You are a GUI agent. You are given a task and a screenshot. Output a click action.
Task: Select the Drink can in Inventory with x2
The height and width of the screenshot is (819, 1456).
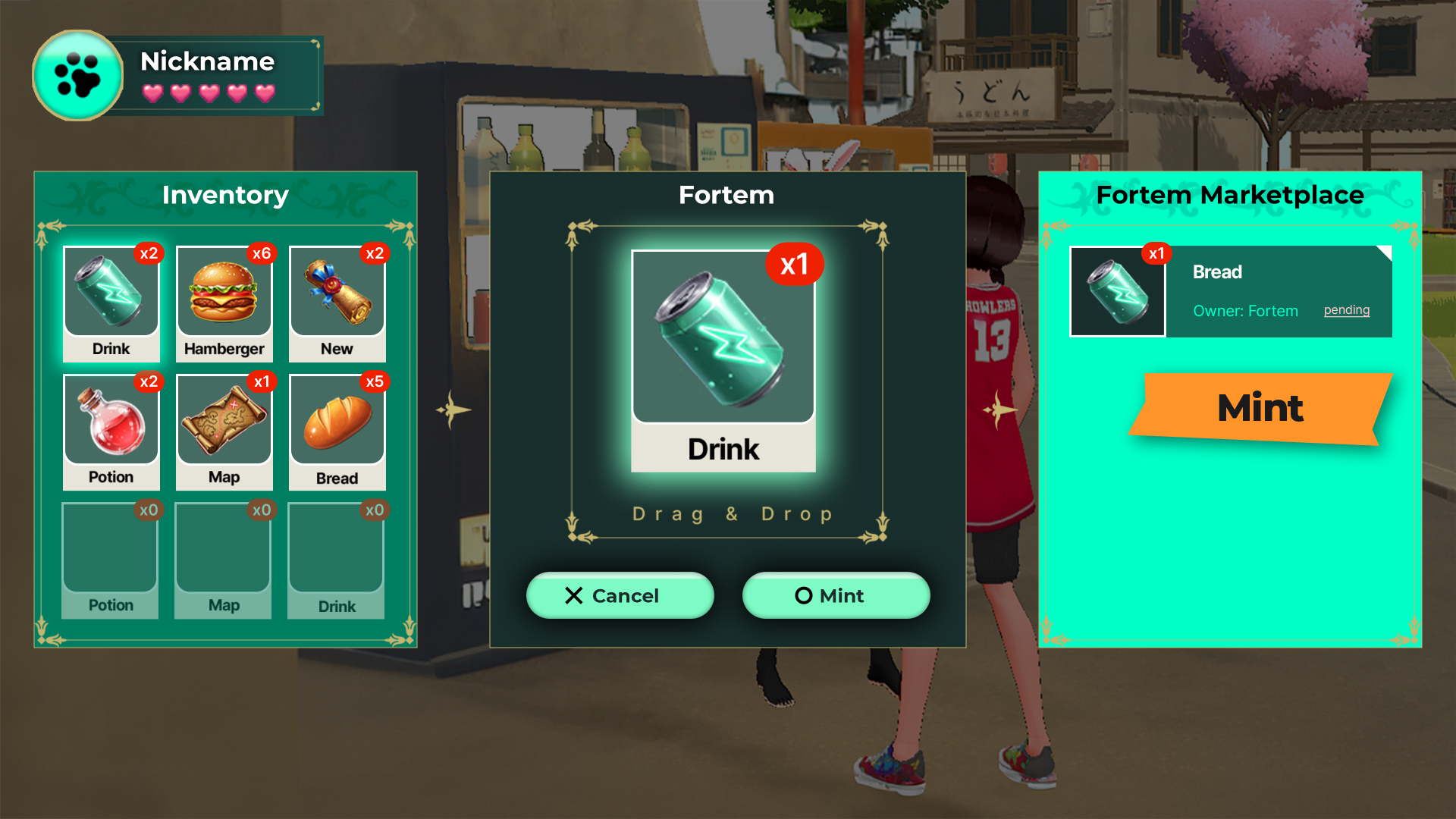[x=111, y=303]
